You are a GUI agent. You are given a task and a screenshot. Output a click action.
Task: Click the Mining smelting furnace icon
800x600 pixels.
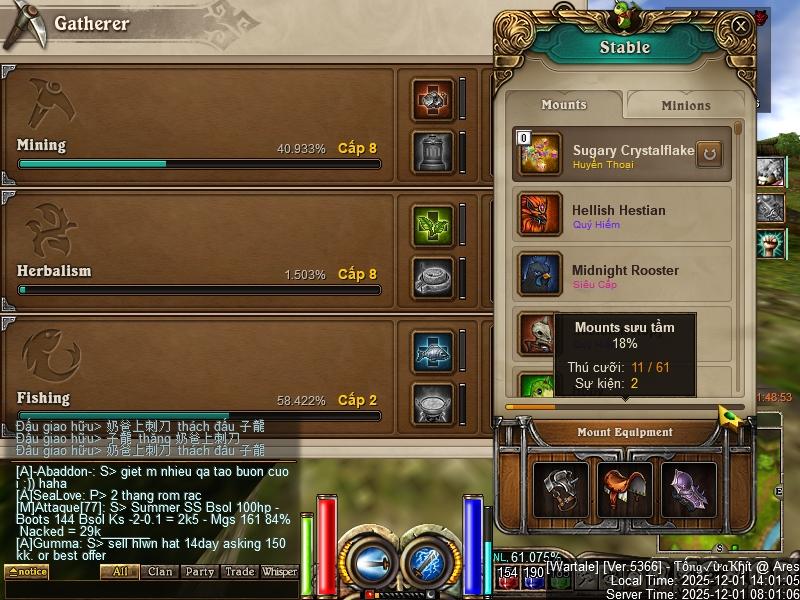[x=433, y=151]
